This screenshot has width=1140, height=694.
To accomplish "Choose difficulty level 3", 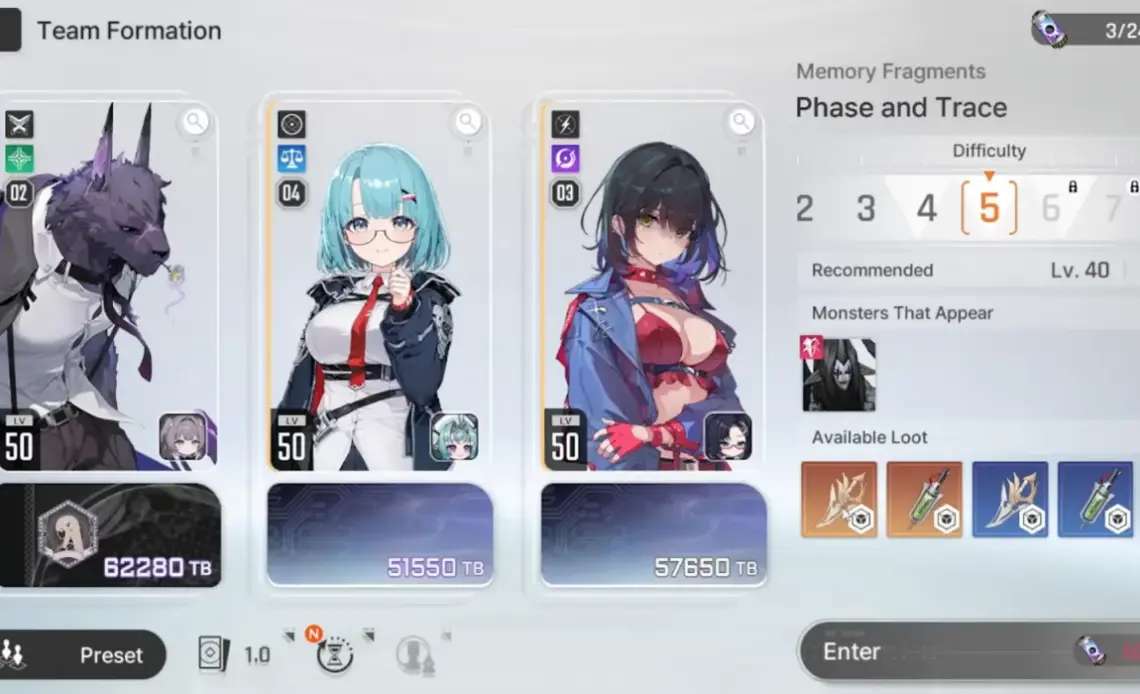I will click(866, 208).
